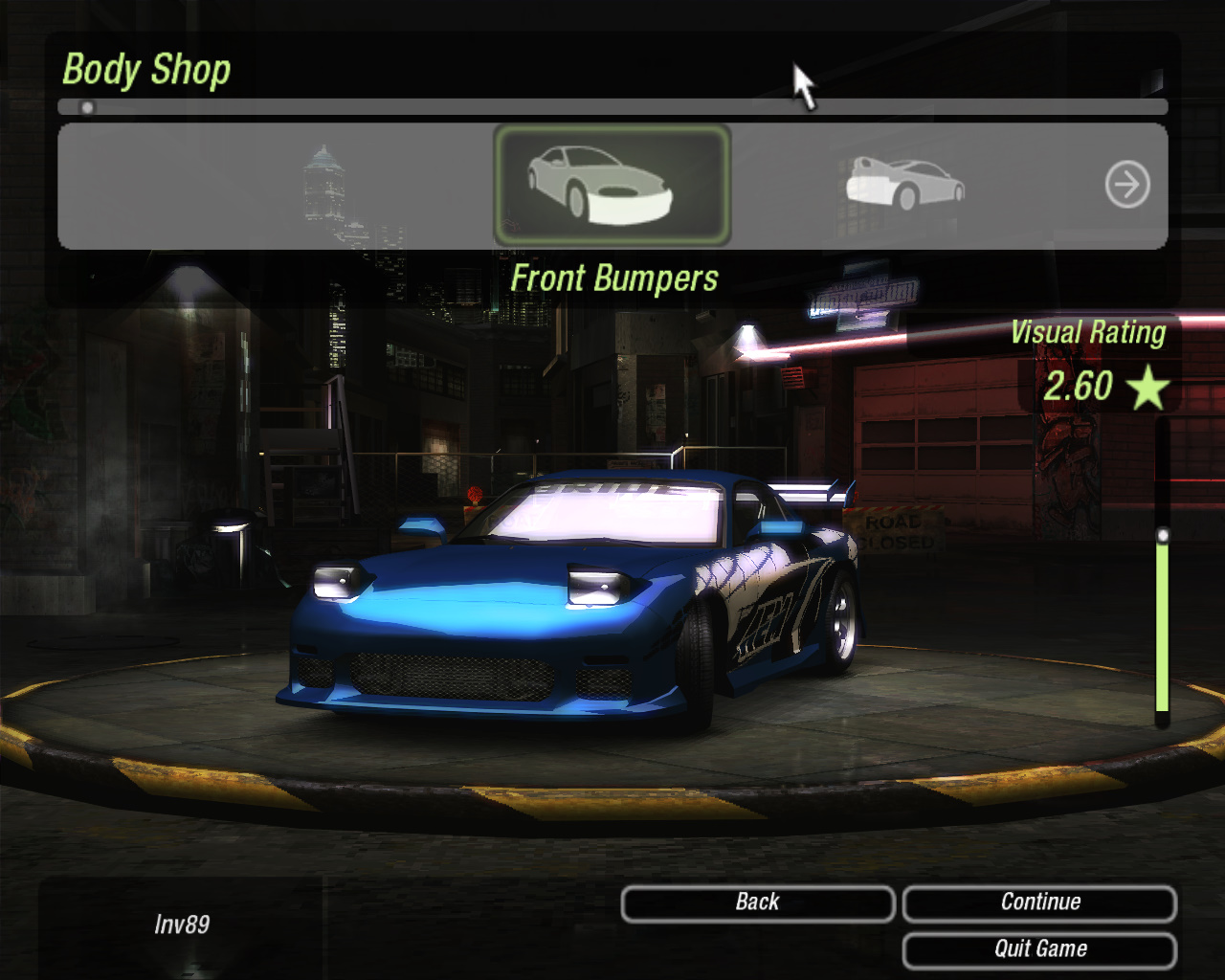Select the Front Bumpers category
This screenshot has height=980, width=1225.
pyautogui.click(x=612, y=185)
